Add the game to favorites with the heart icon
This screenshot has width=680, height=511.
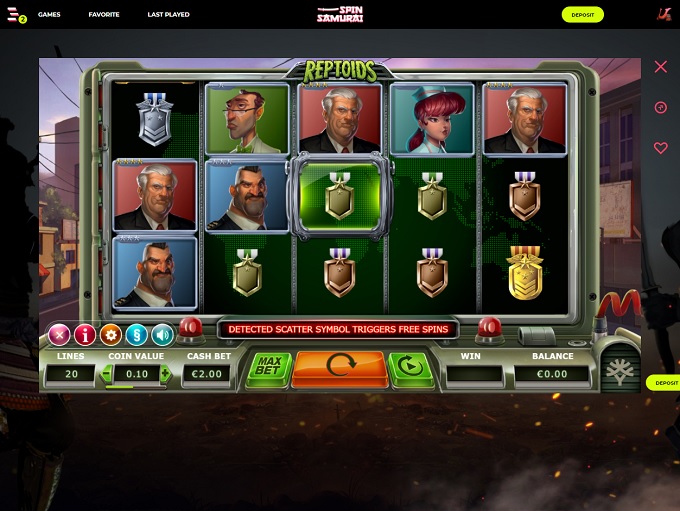[x=660, y=148]
